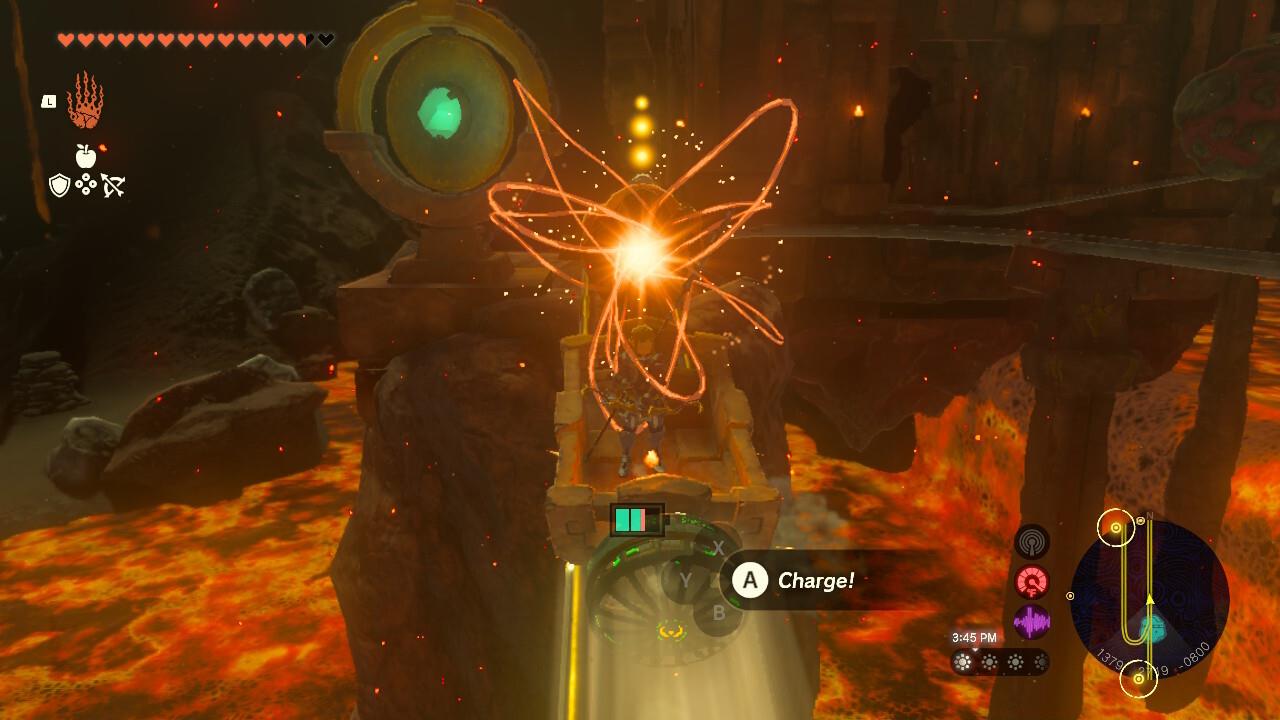Select the bow and arrow icon
The height and width of the screenshot is (720, 1280).
tap(114, 184)
